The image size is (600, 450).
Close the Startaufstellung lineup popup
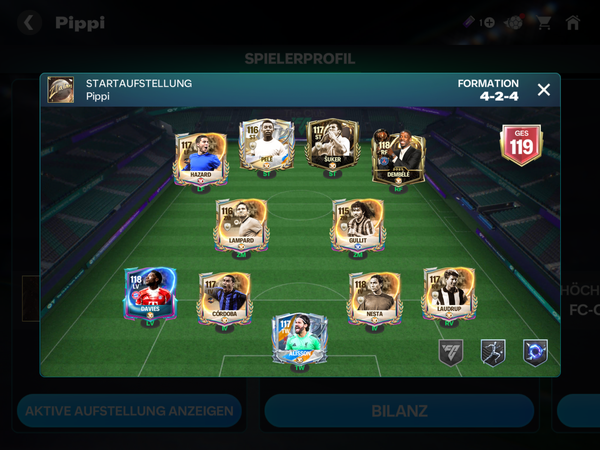coord(543,90)
